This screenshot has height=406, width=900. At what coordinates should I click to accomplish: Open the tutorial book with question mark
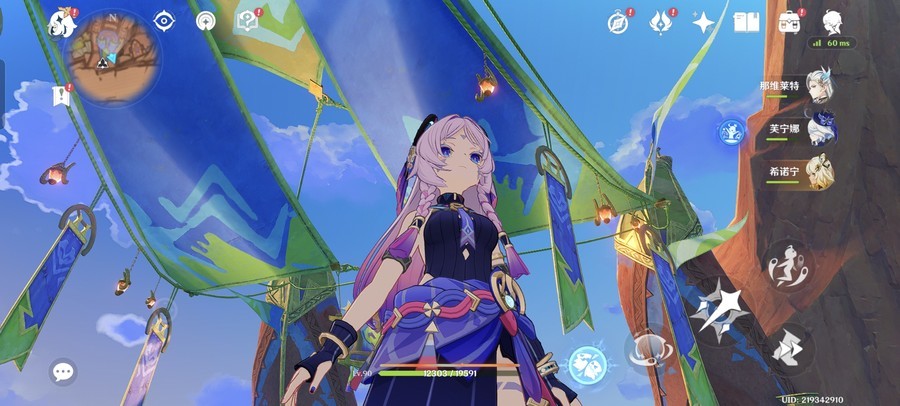[x=246, y=21]
